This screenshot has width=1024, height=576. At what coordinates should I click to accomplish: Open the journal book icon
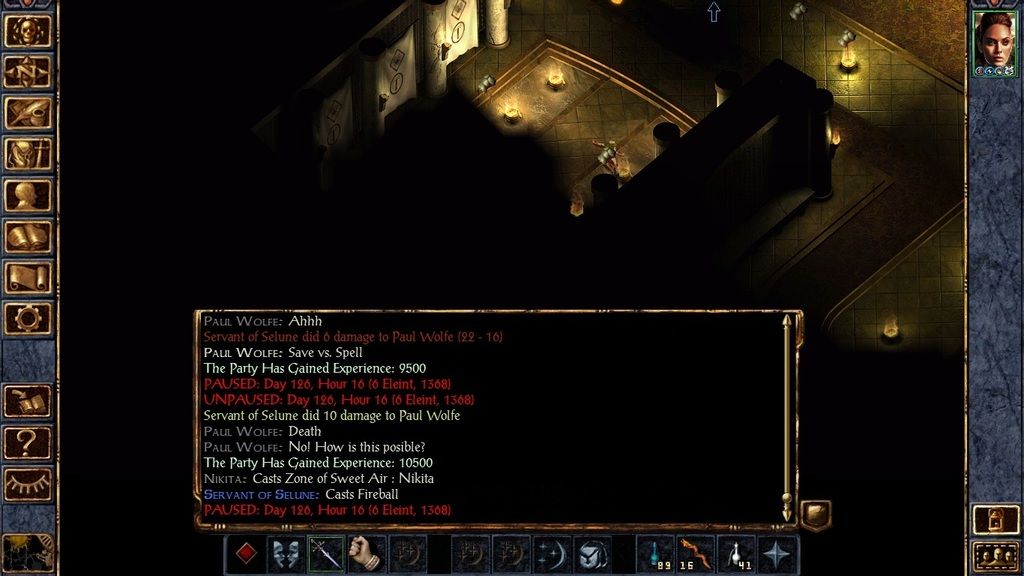pos(28,112)
